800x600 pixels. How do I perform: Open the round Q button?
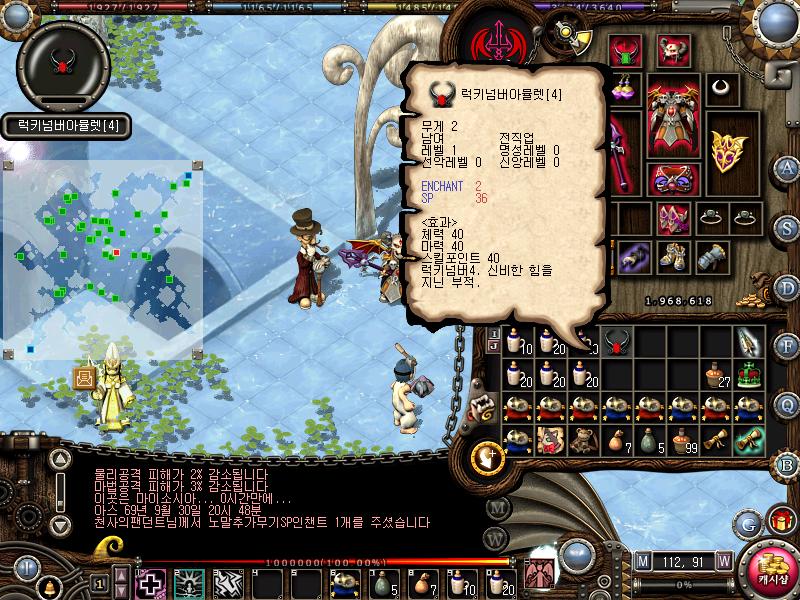(x=787, y=403)
